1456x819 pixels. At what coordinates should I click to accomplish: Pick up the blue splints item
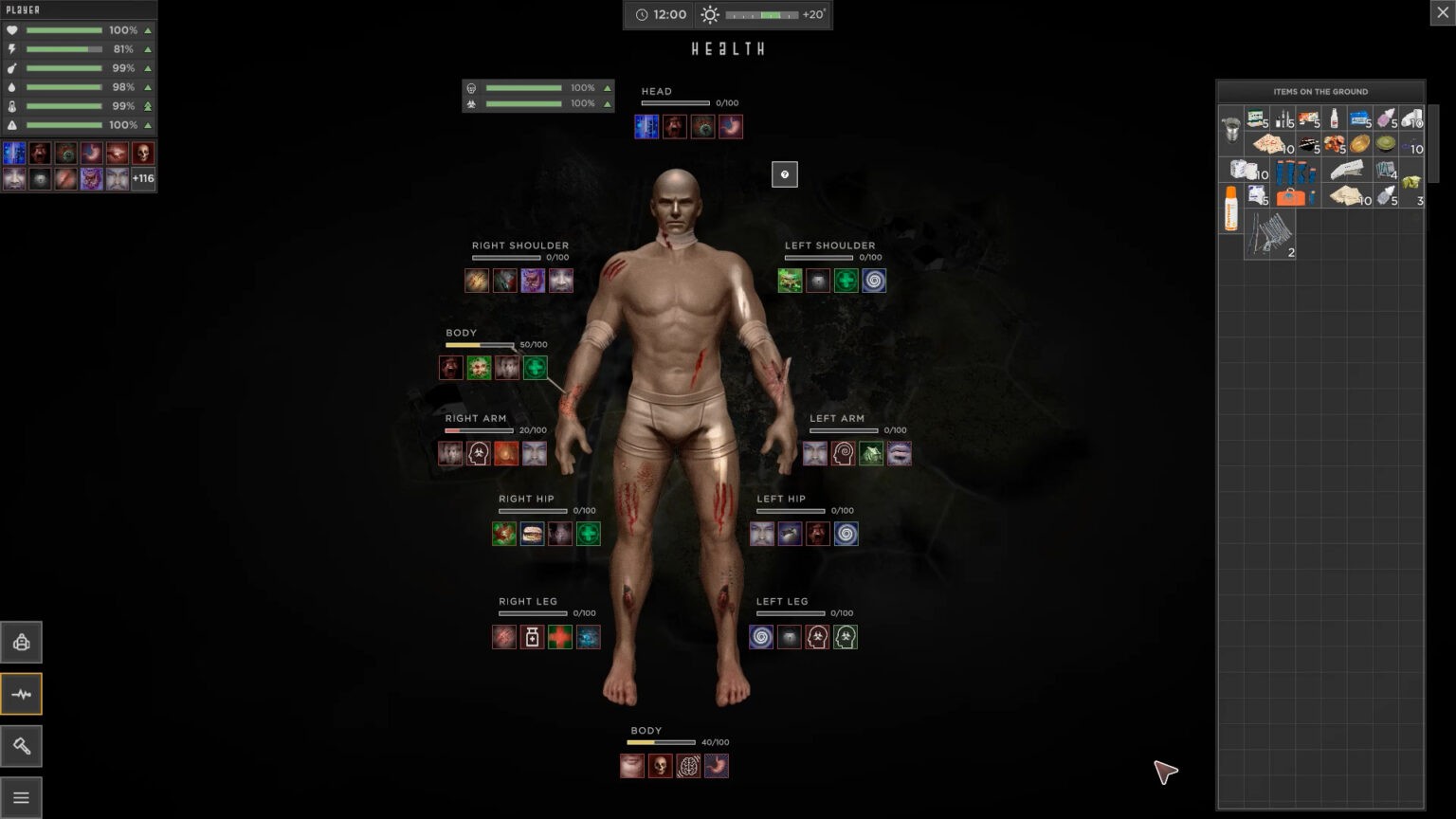tap(1294, 172)
